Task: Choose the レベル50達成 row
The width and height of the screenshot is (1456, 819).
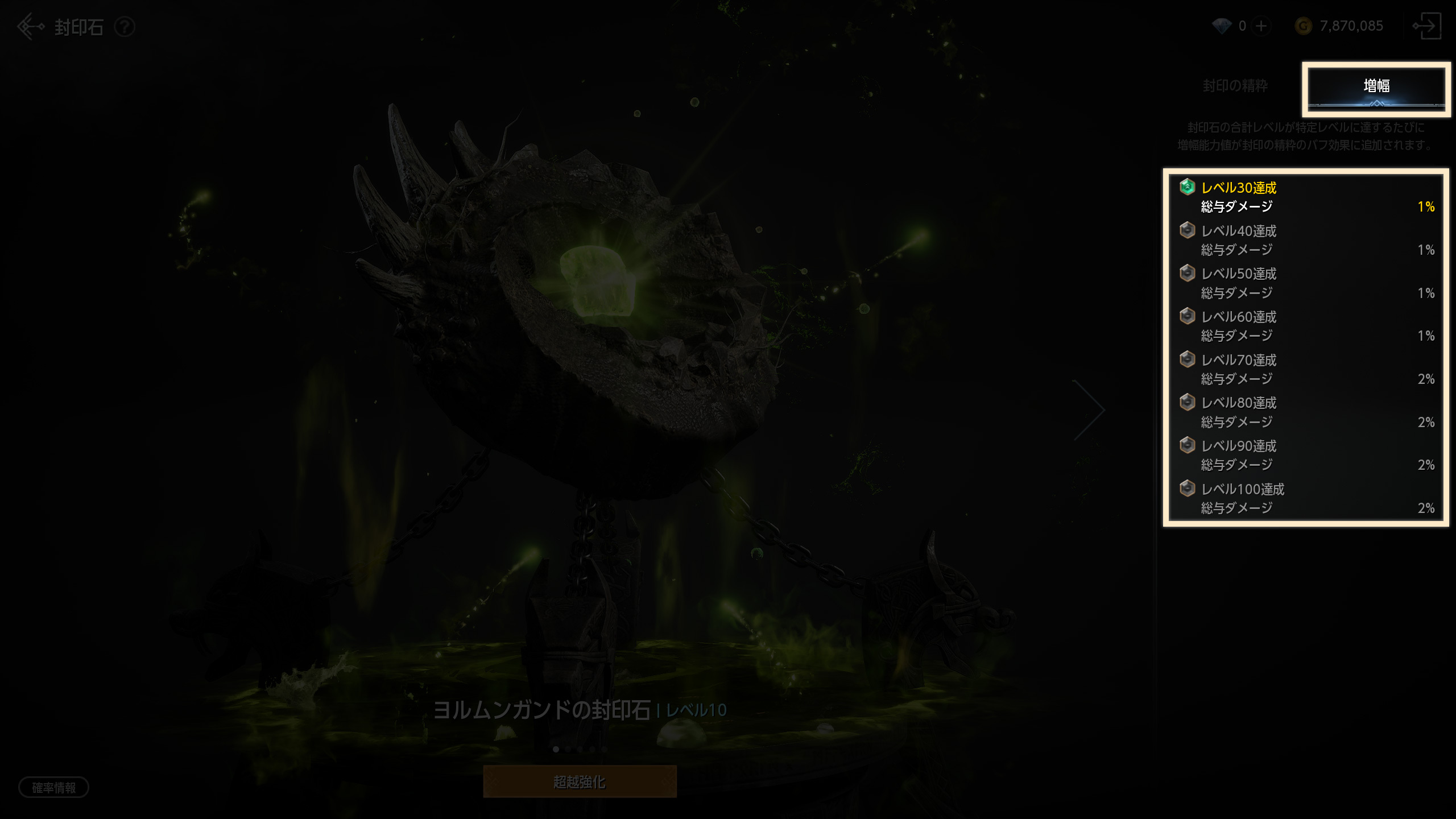Action: pos(1306,283)
